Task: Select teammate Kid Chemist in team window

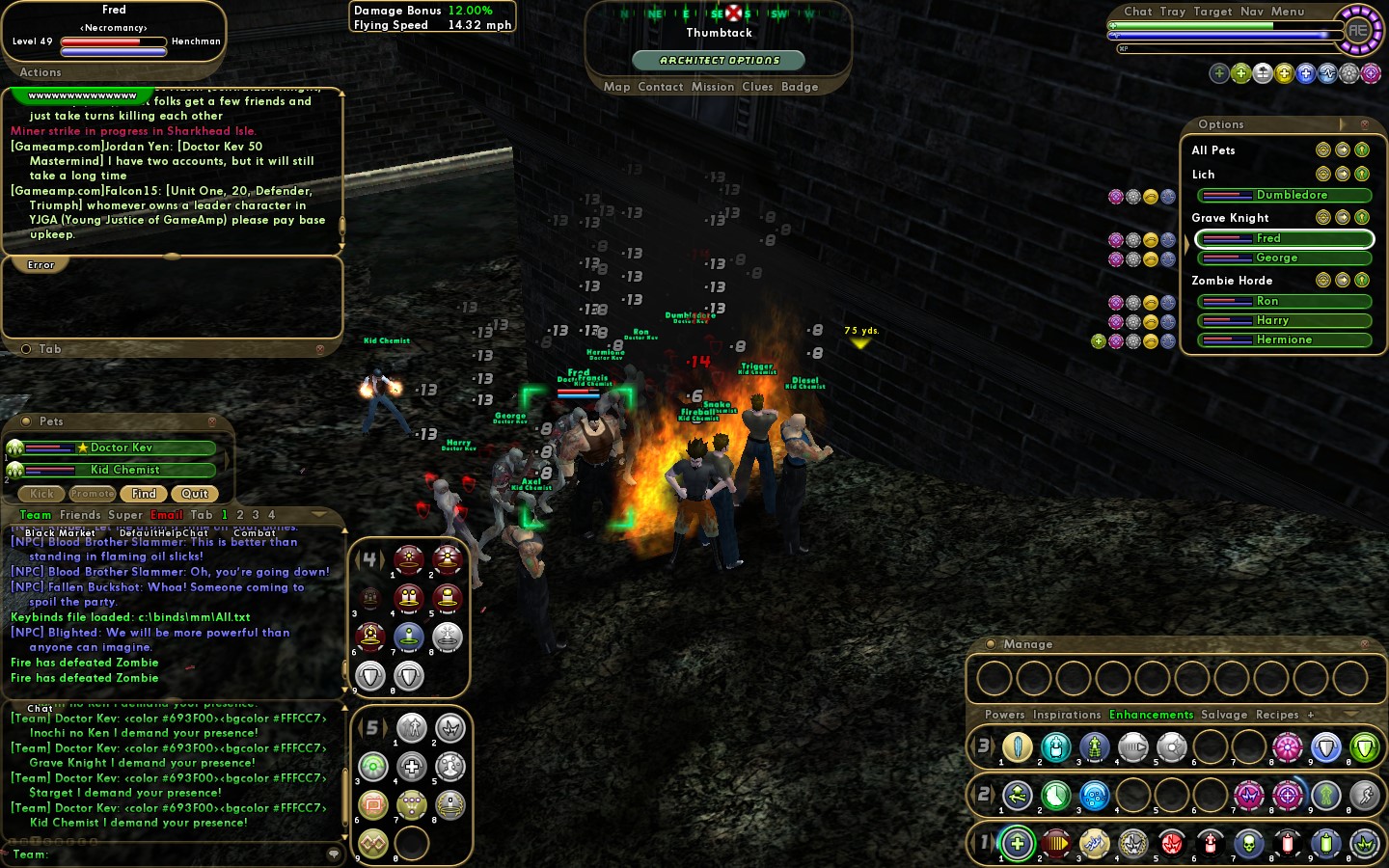Action: tap(124, 470)
